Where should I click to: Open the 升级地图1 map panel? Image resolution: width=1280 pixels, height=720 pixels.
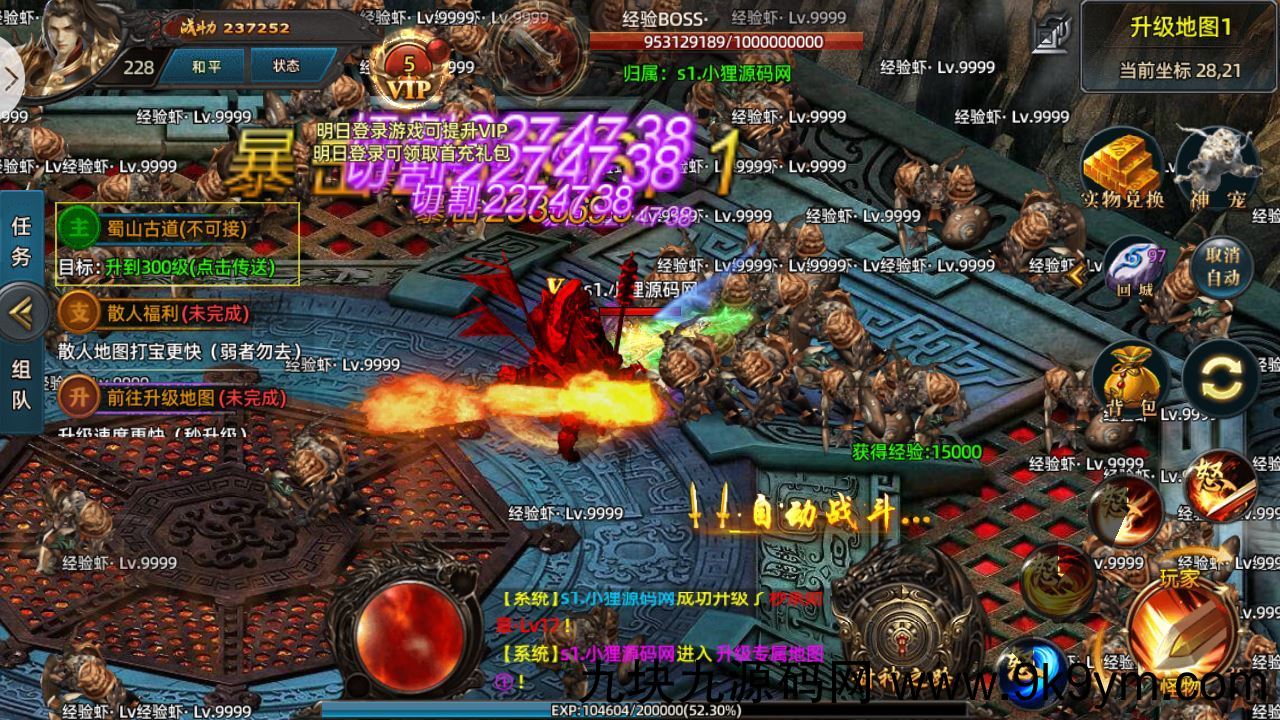point(1180,46)
